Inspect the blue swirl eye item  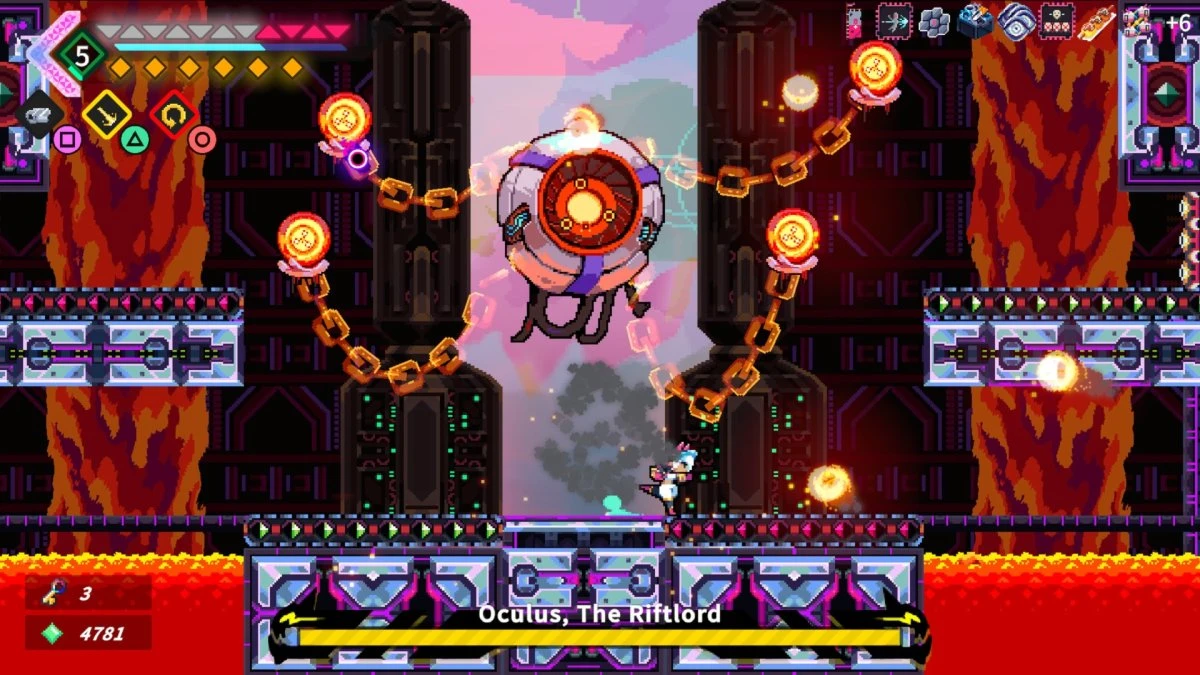(x=1016, y=21)
